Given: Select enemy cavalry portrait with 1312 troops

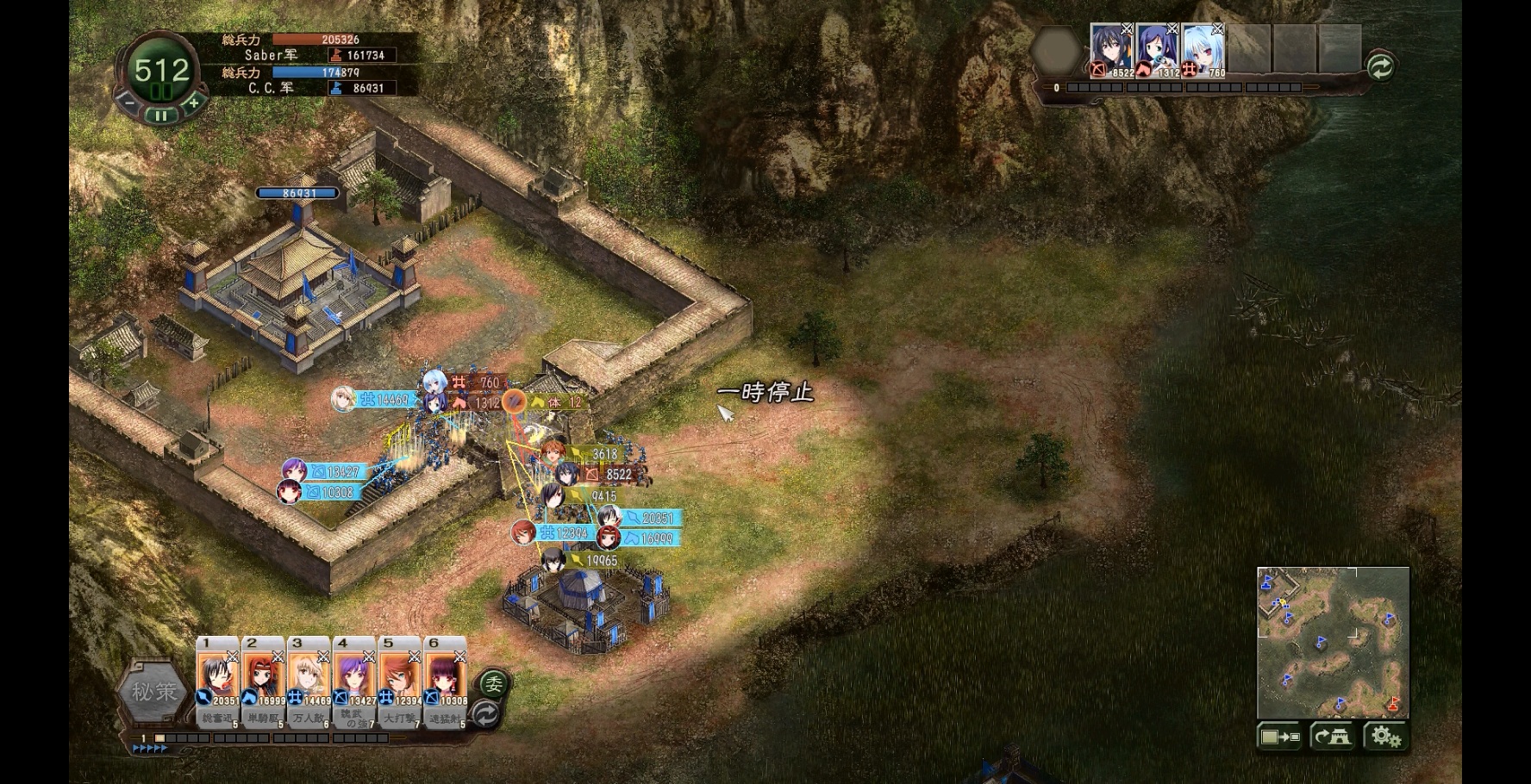Looking at the screenshot, I should click(1157, 49).
